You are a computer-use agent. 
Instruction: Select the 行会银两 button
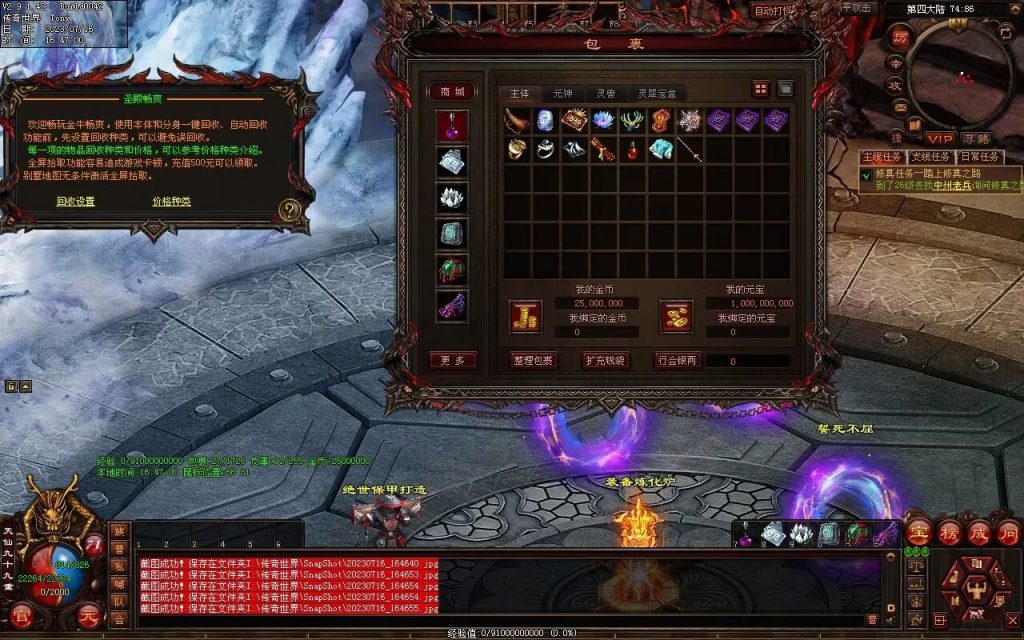pos(678,360)
